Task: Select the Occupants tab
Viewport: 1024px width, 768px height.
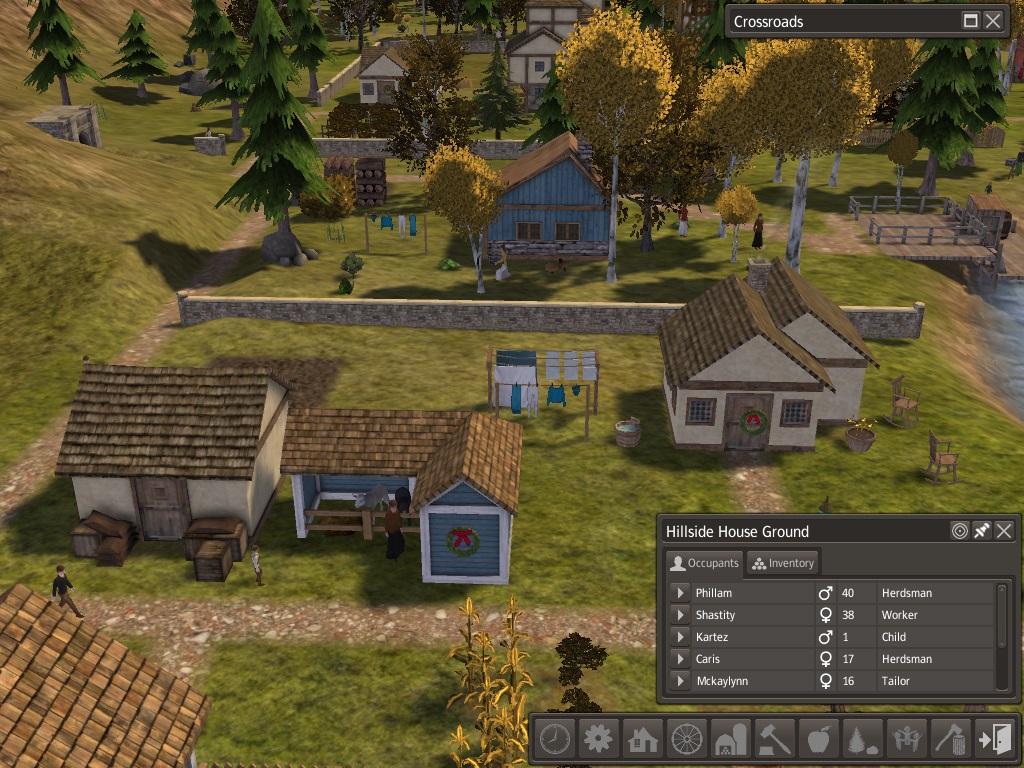Action: (704, 563)
